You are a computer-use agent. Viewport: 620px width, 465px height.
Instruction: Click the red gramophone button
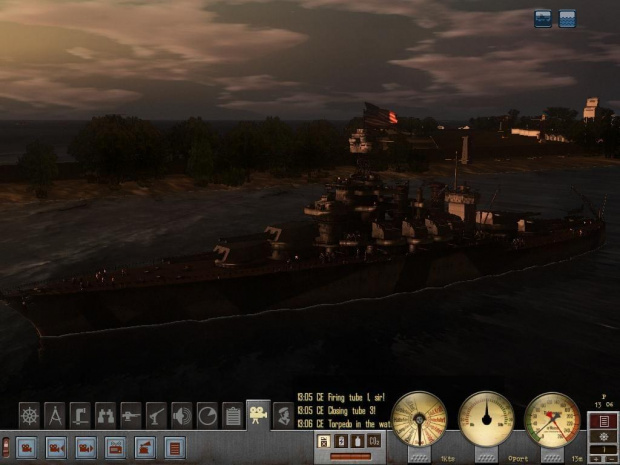146,447
